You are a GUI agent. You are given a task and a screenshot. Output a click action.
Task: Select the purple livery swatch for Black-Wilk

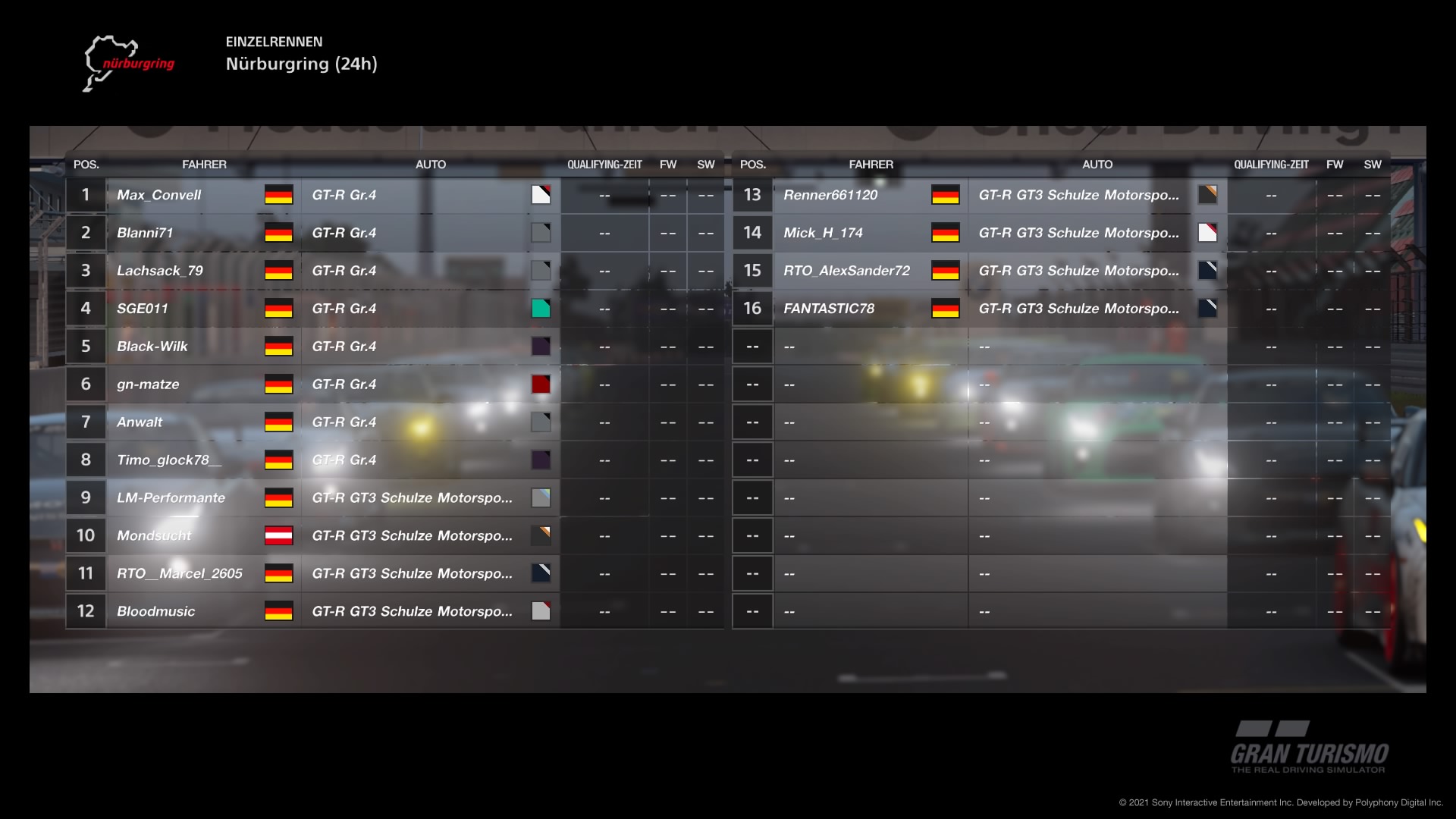click(541, 347)
